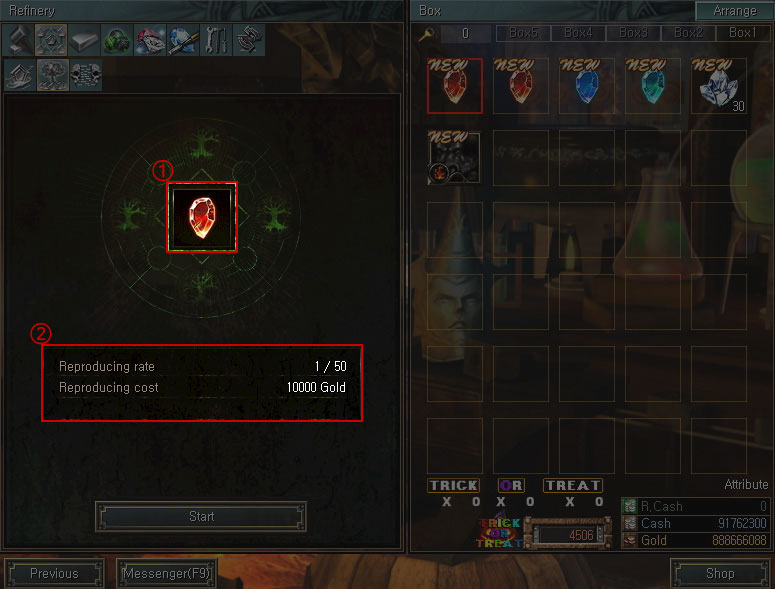Click the Trick or Treat event counter

568,535
